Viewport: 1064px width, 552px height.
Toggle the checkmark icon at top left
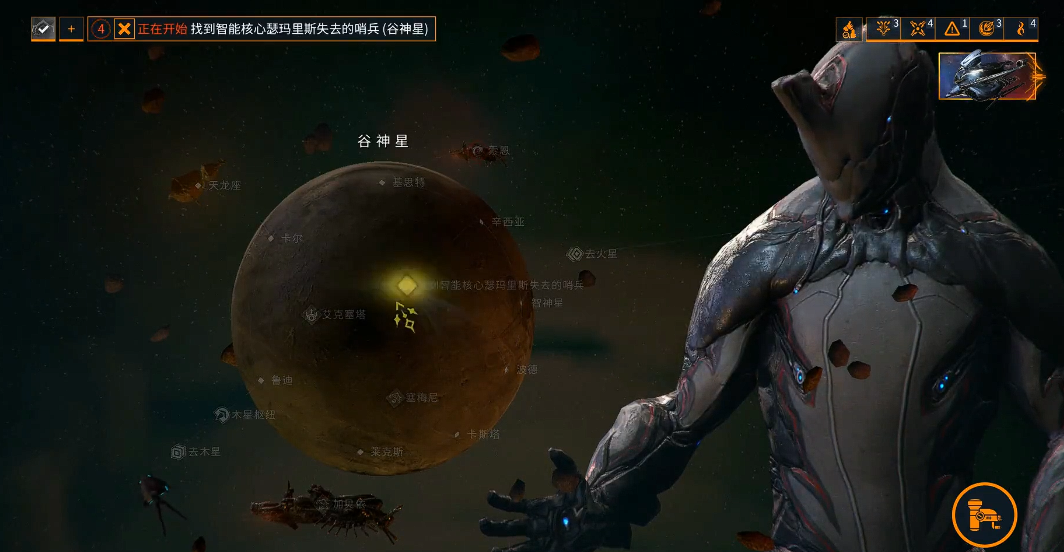43,29
